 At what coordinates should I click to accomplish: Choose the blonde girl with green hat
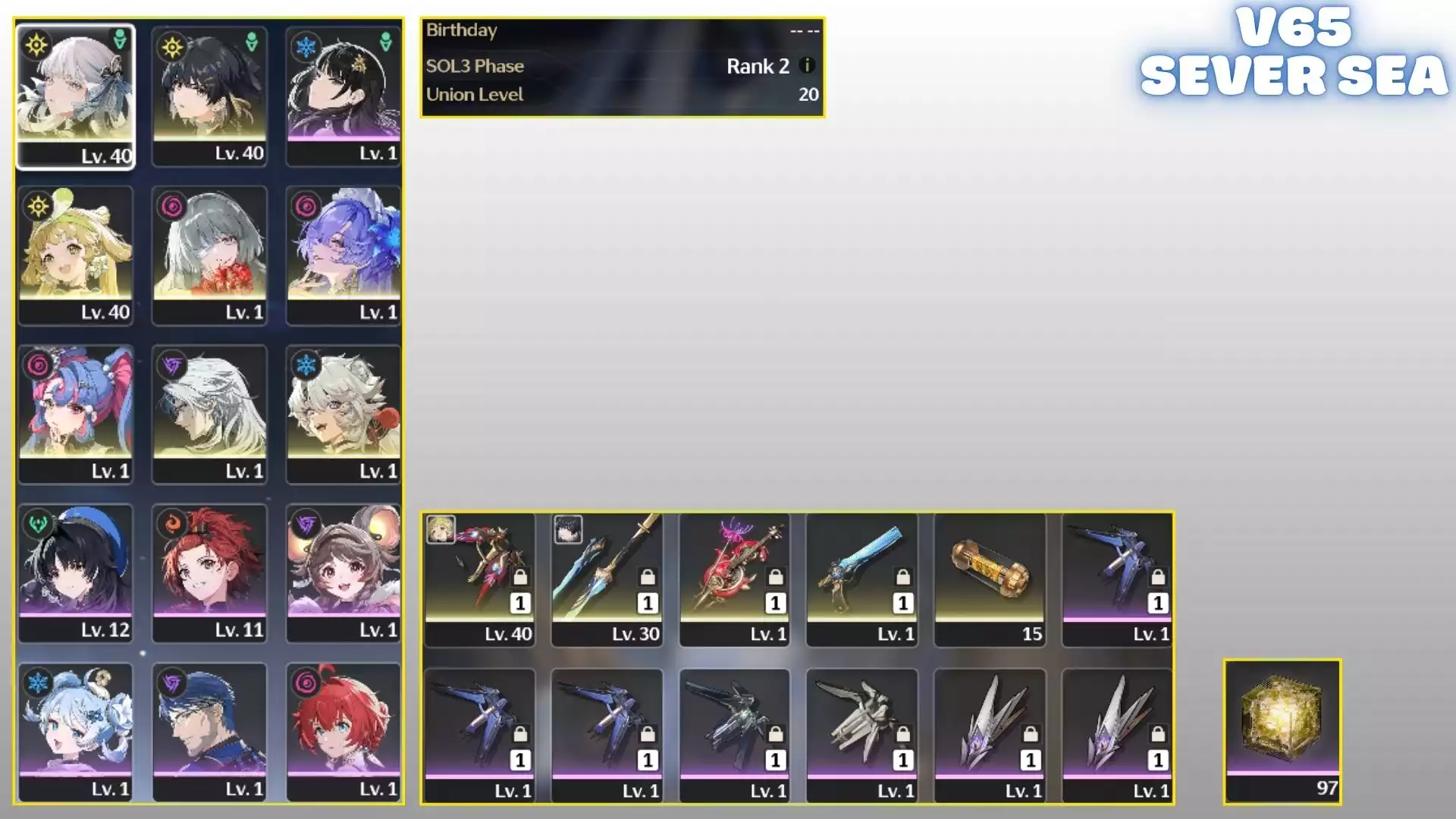click(x=75, y=254)
